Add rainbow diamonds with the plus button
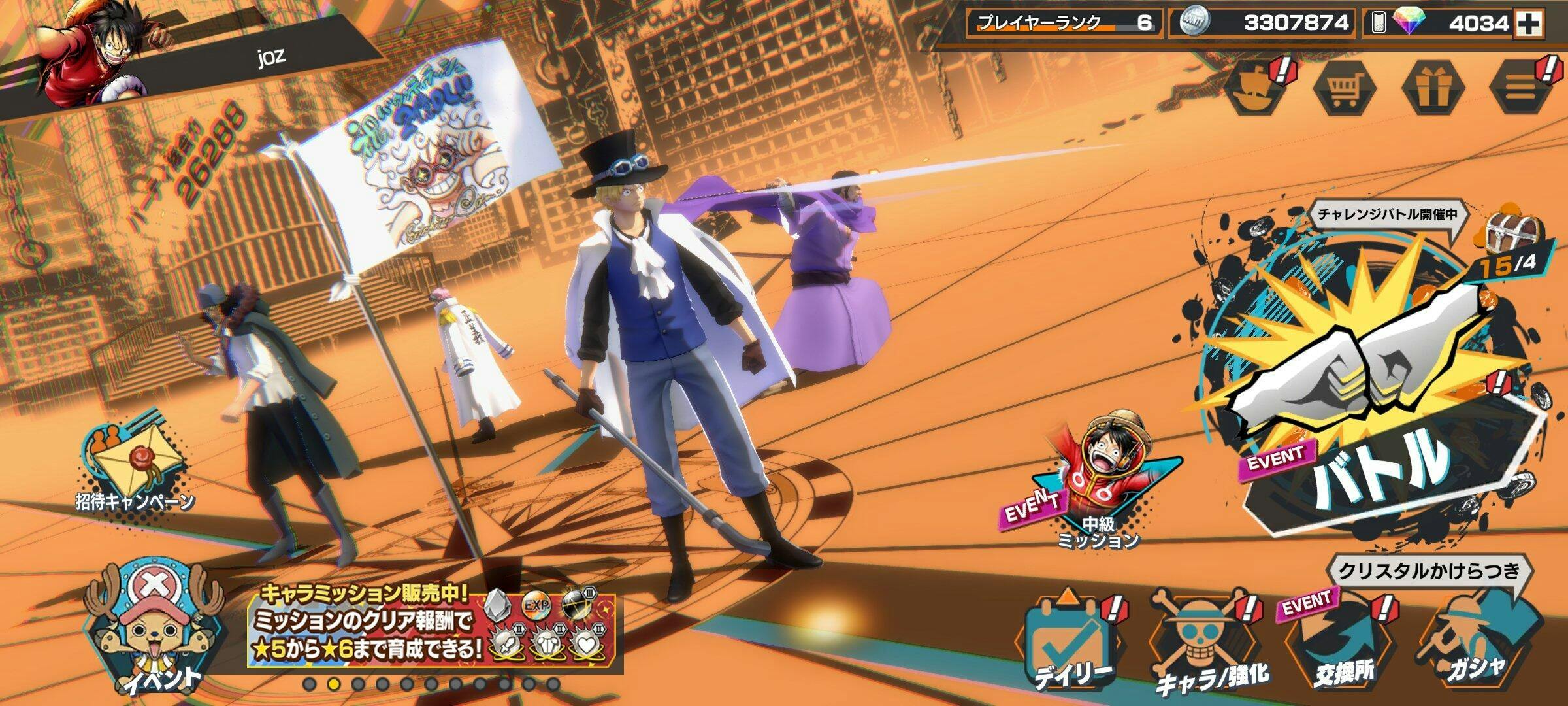This screenshot has width=1568, height=706. tap(1529, 24)
